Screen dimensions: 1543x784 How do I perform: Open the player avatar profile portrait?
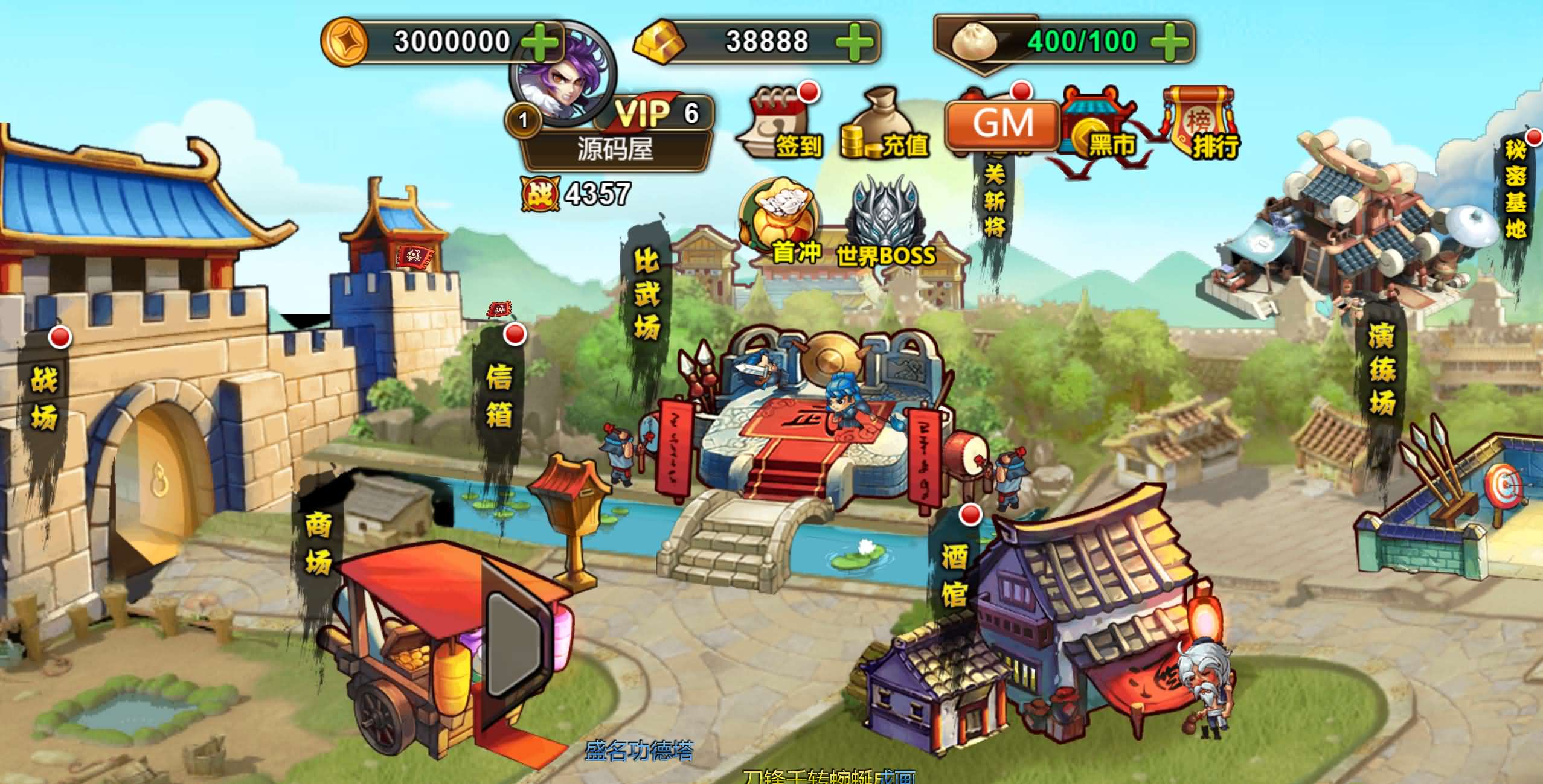point(565,69)
